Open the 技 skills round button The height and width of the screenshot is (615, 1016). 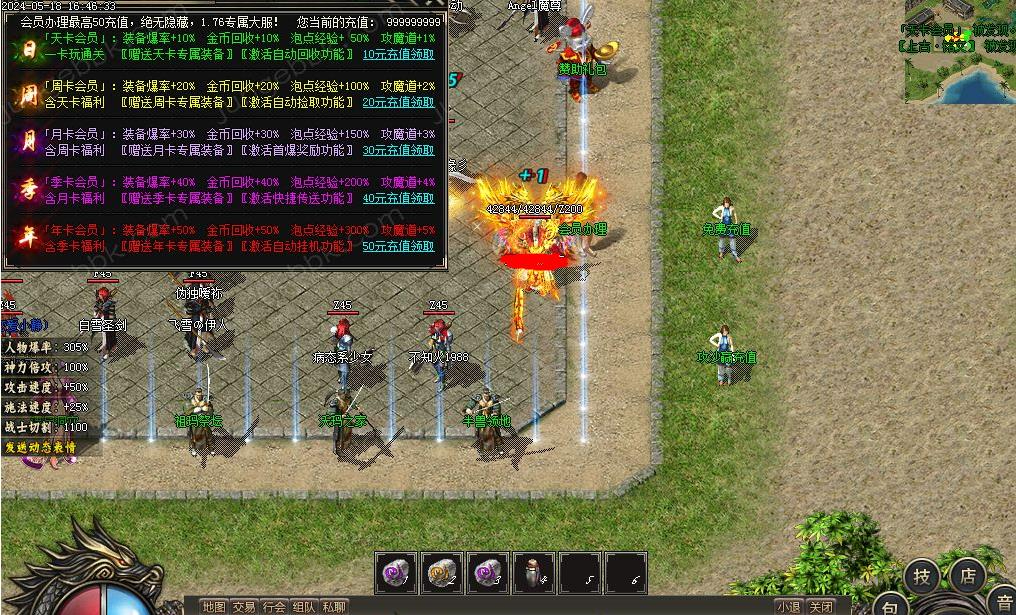click(921, 576)
